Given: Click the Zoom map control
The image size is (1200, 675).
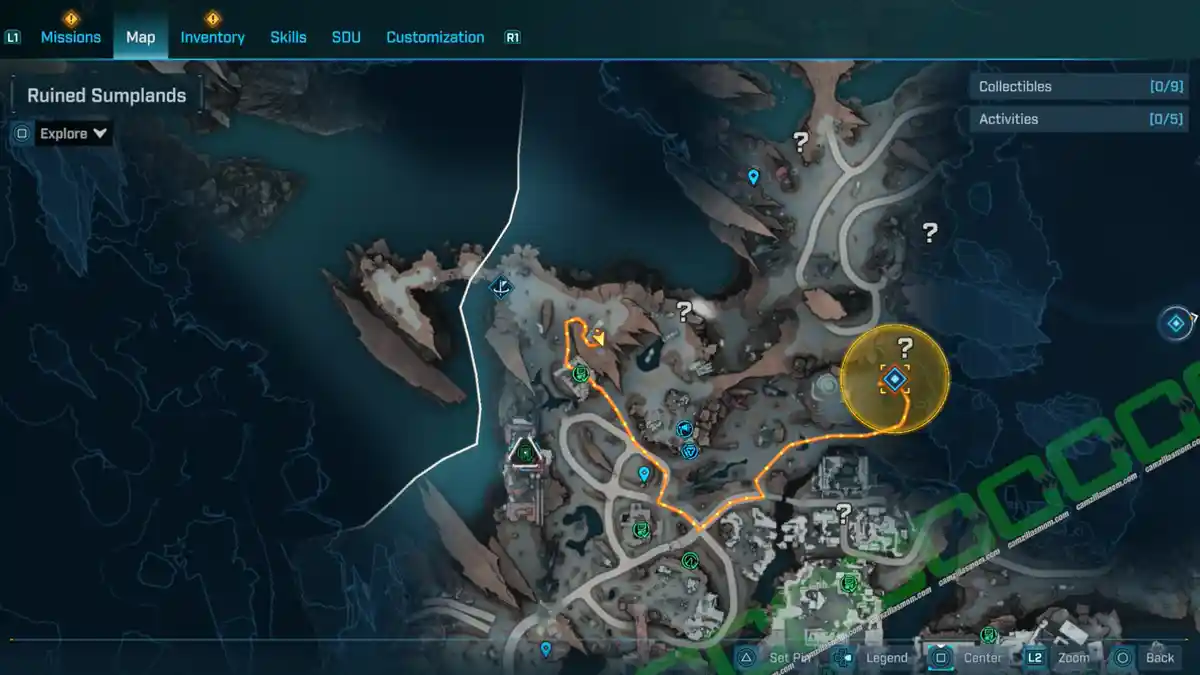Looking at the screenshot, I should coord(1073,658).
